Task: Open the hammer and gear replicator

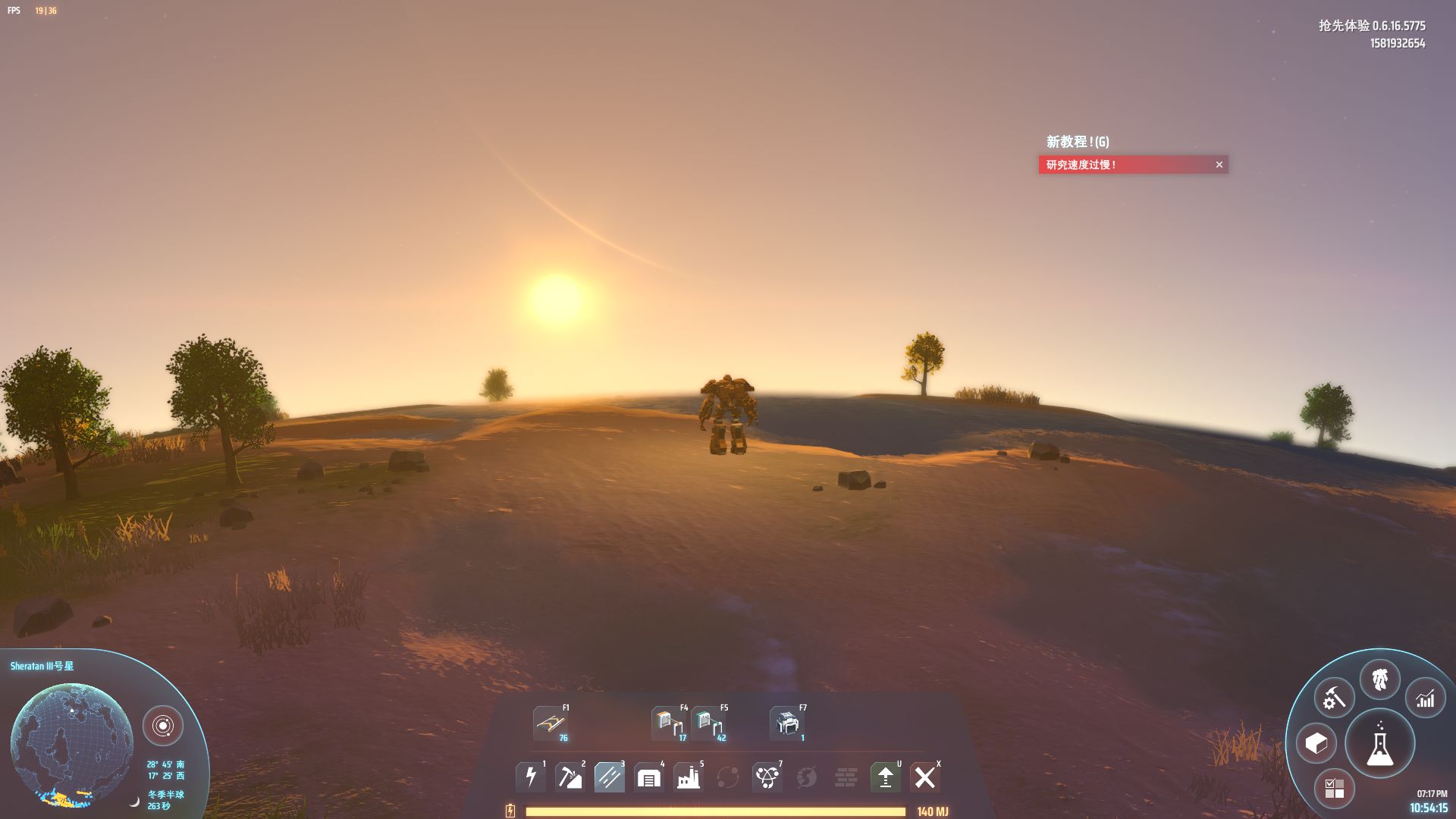Action: point(1334,698)
